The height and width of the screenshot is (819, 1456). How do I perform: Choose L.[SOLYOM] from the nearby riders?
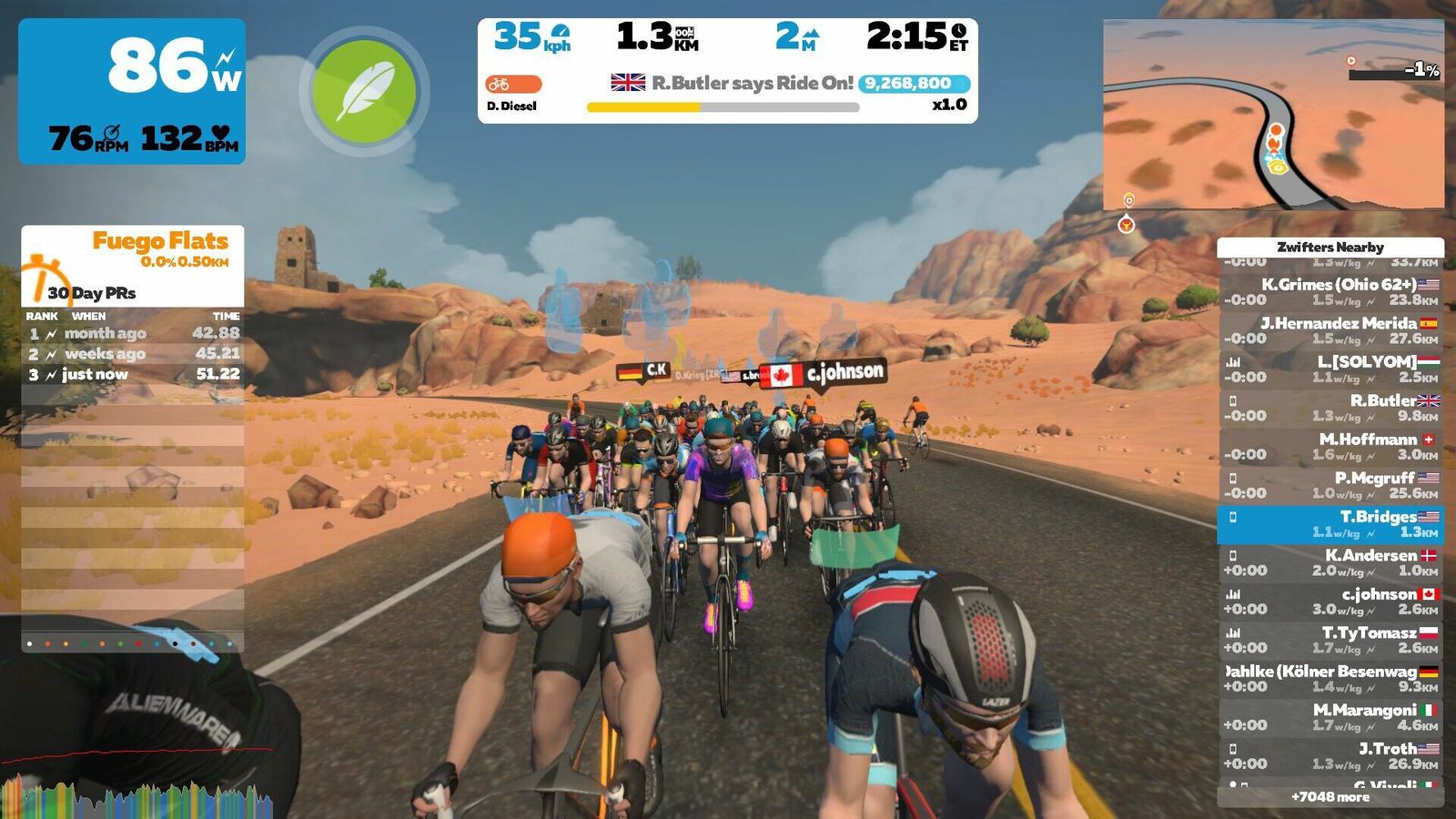coord(1330,369)
